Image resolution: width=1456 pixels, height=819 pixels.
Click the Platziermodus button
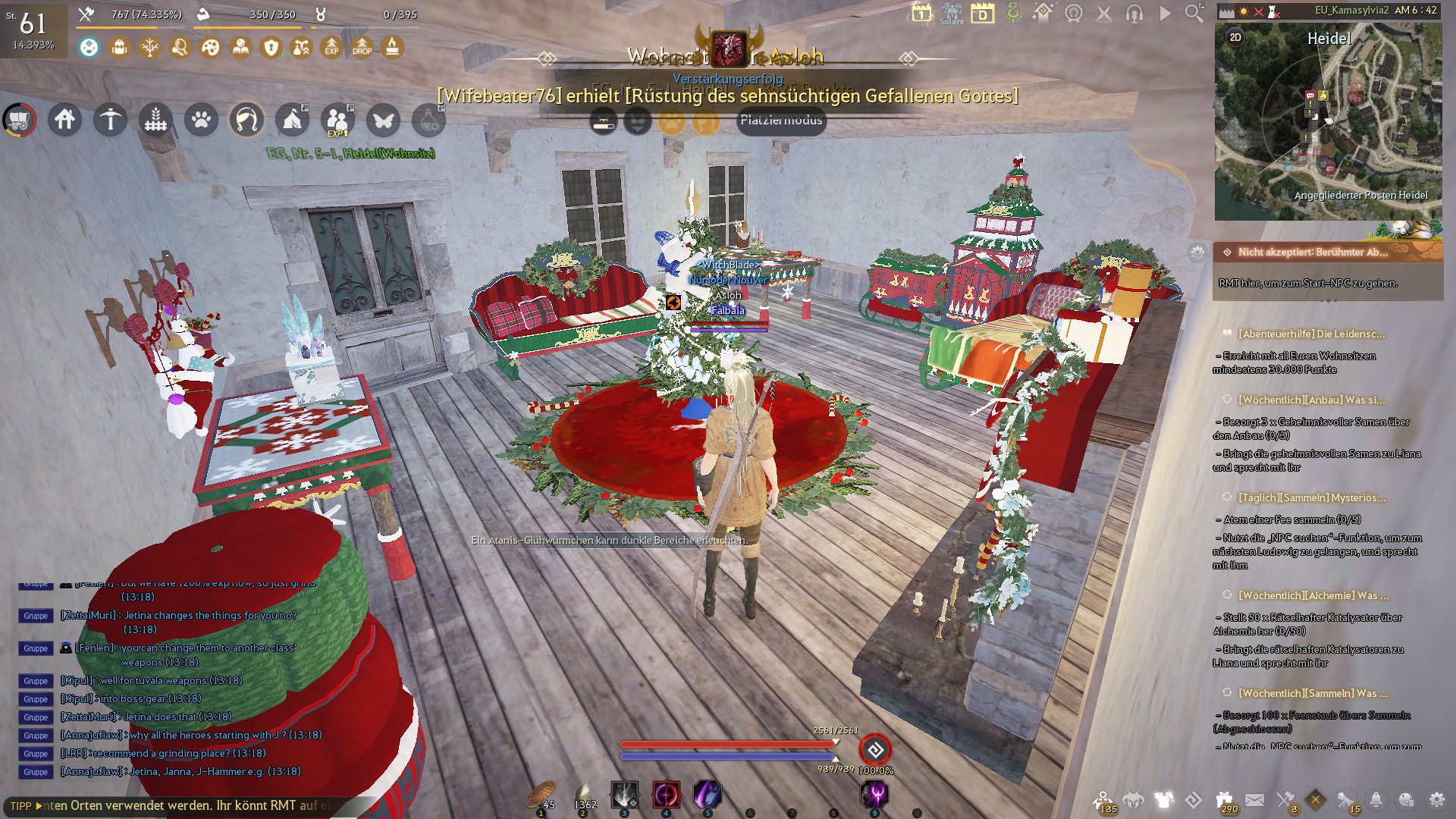pos(781,121)
